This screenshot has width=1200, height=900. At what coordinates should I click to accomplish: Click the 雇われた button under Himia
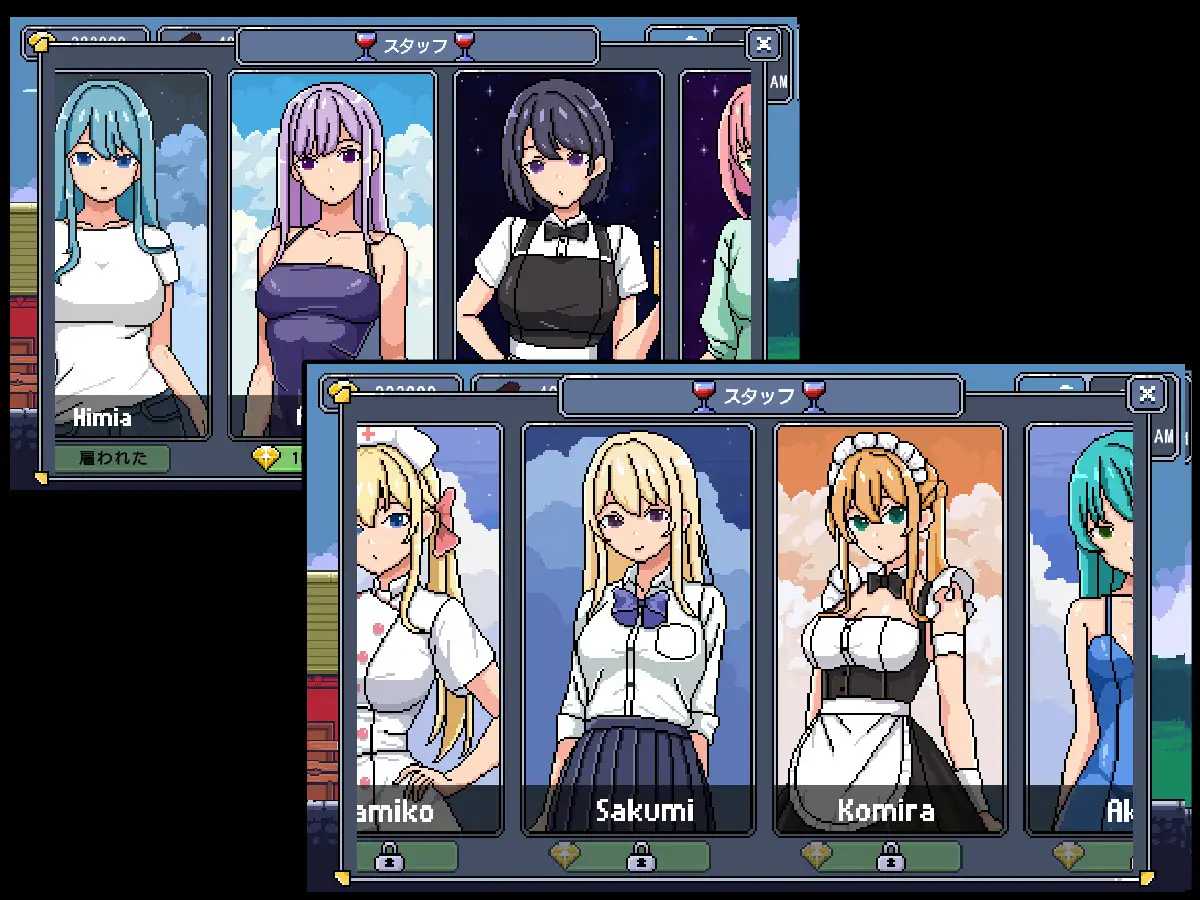(x=111, y=459)
